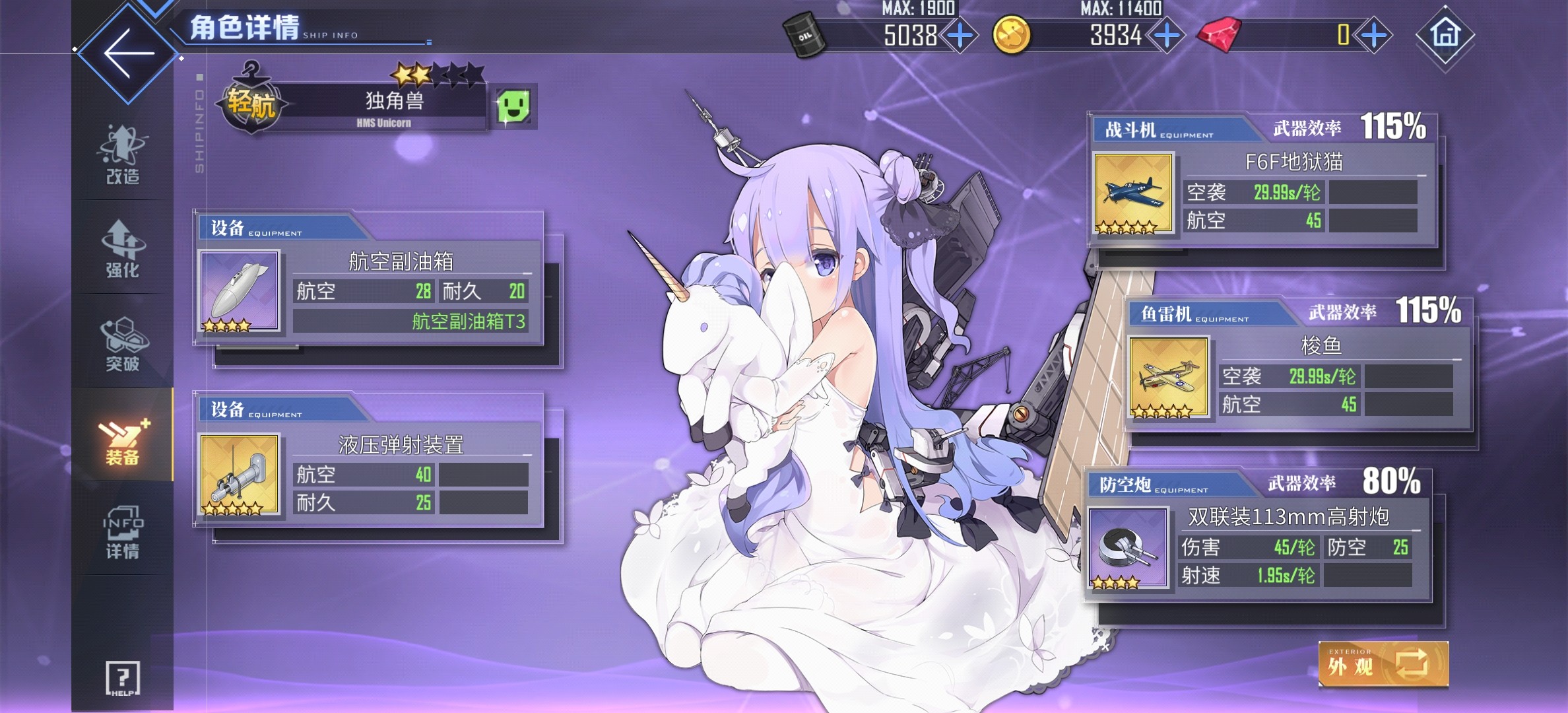Select the 液压弹射装置 equipment icon
This screenshot has width=1568, height=713.
click(238, 475)
